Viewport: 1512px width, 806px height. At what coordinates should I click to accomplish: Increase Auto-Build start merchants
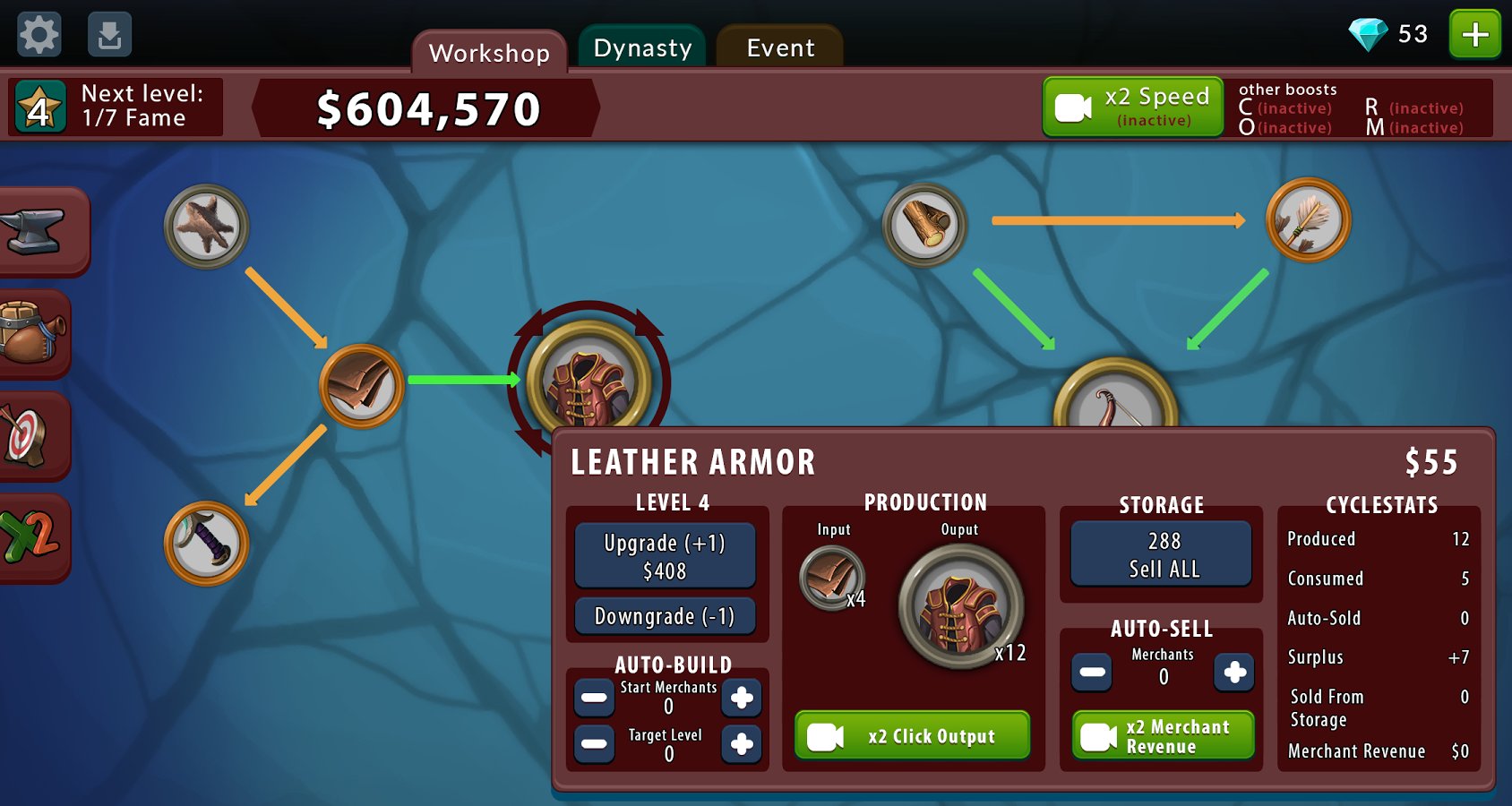tap(742, 698)
